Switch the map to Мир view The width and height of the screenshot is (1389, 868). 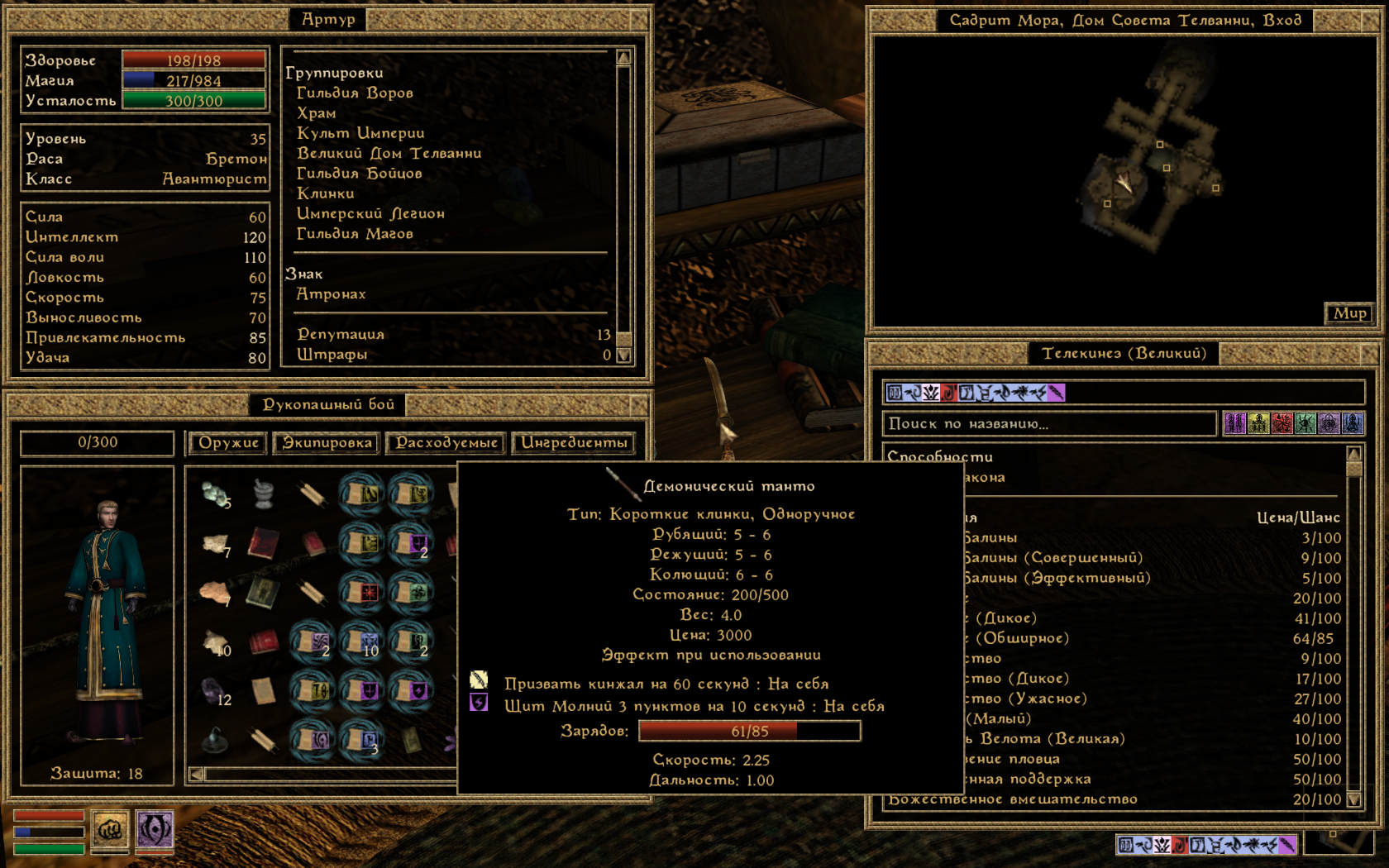tap(1349, 313)
